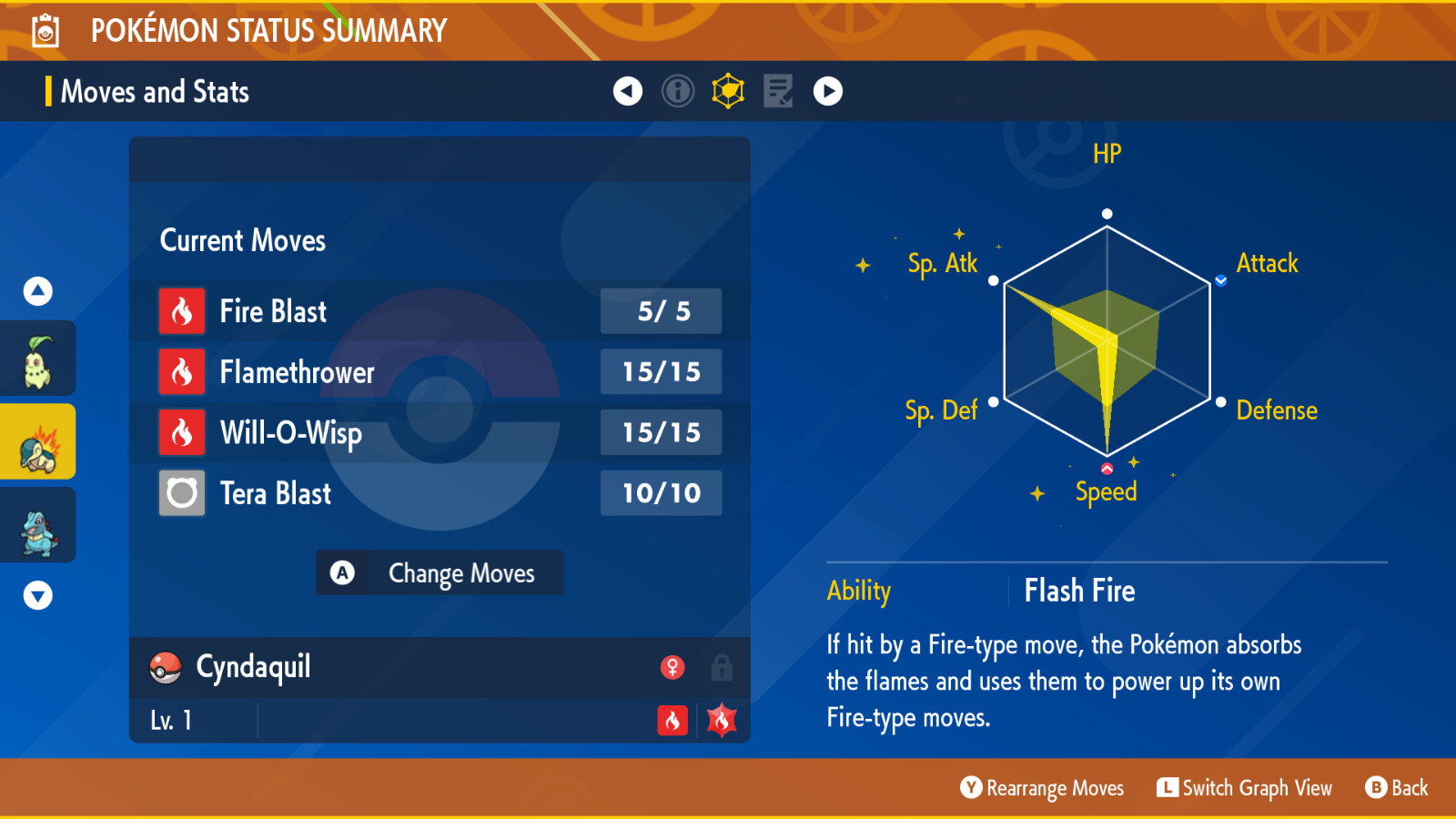Select Cyndaquil party thumbnail
Screen dimensions: 1456x819
[38, 442]
